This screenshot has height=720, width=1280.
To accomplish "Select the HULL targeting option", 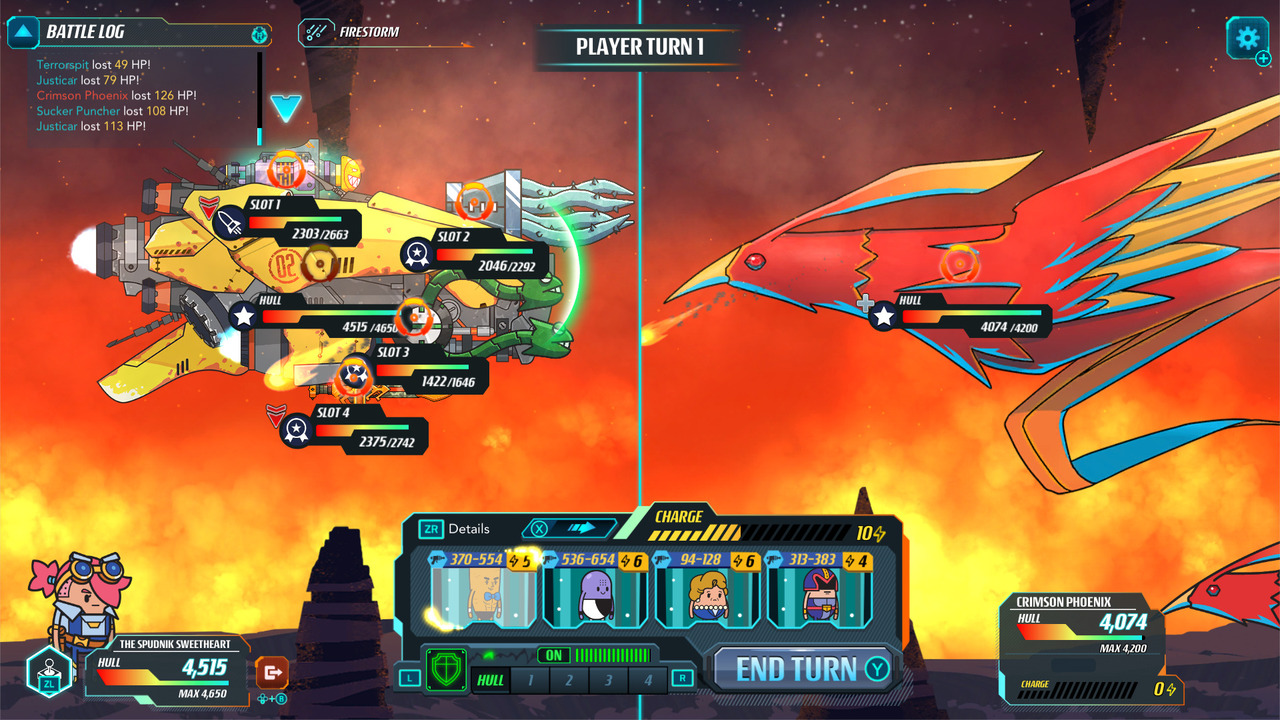I will (491, 679).
